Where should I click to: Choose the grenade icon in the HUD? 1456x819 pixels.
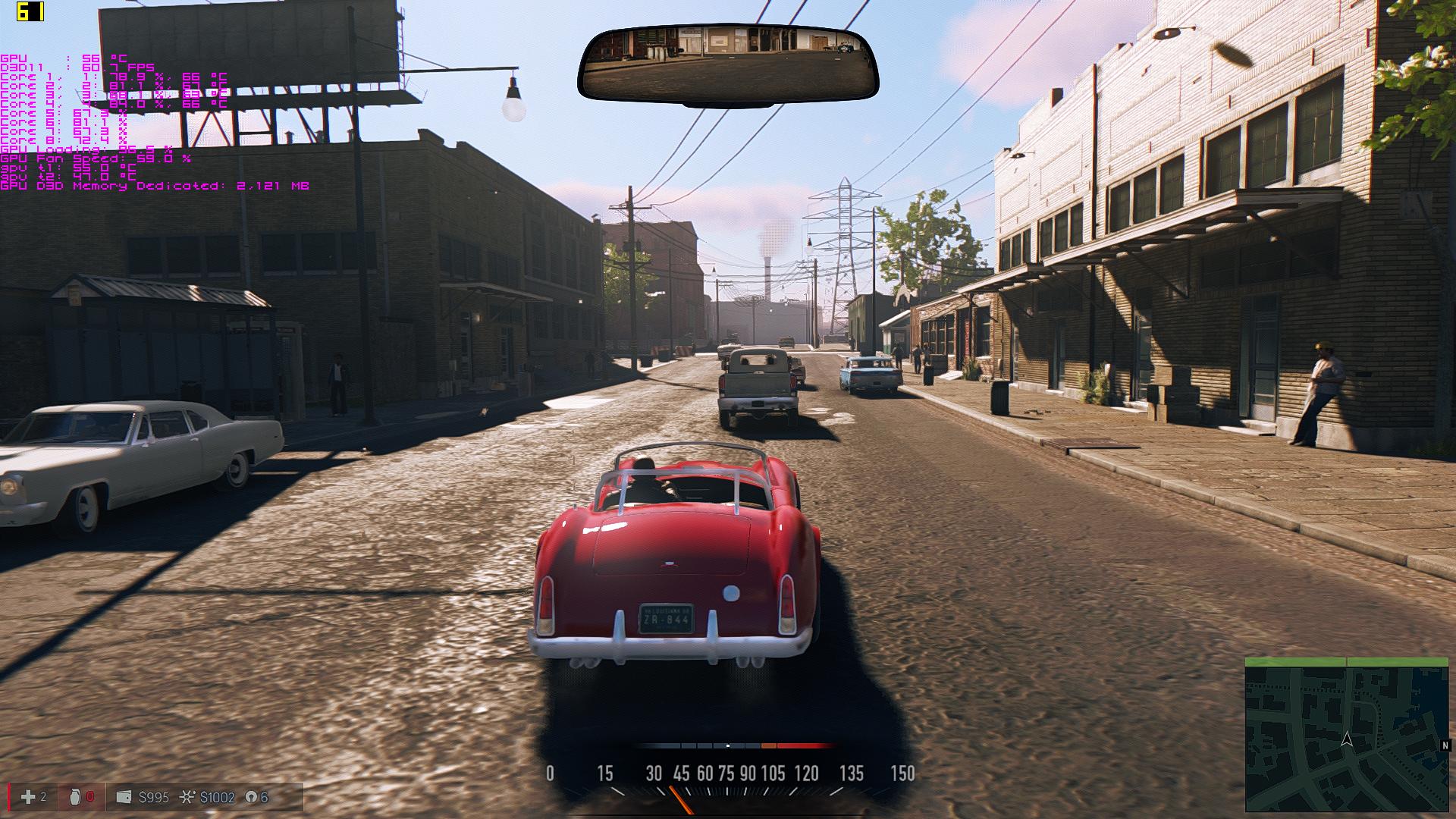click(x=74, y=797)
